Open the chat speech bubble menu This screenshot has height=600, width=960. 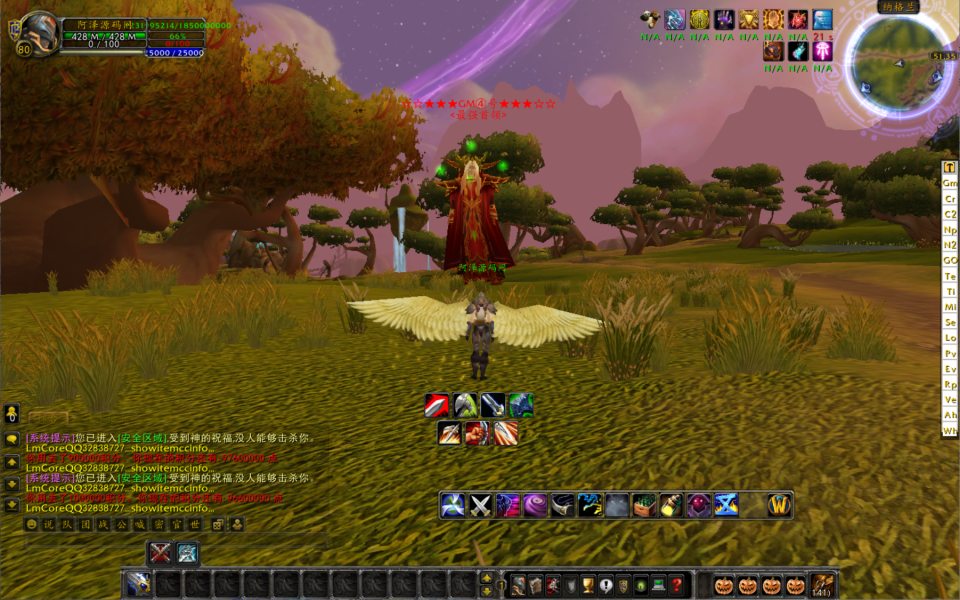point(12,439)
